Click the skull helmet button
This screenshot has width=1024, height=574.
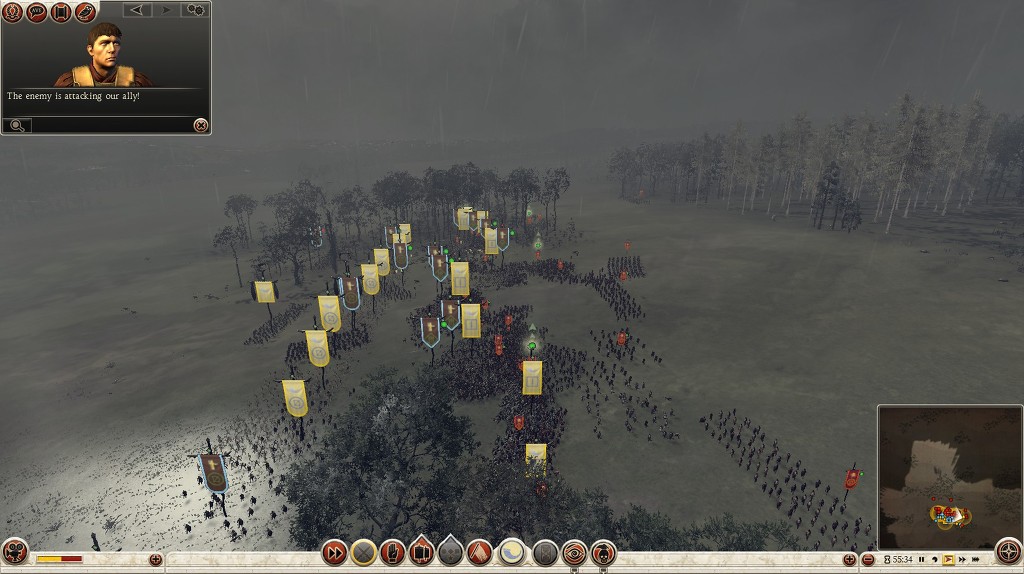coord(603,552)
